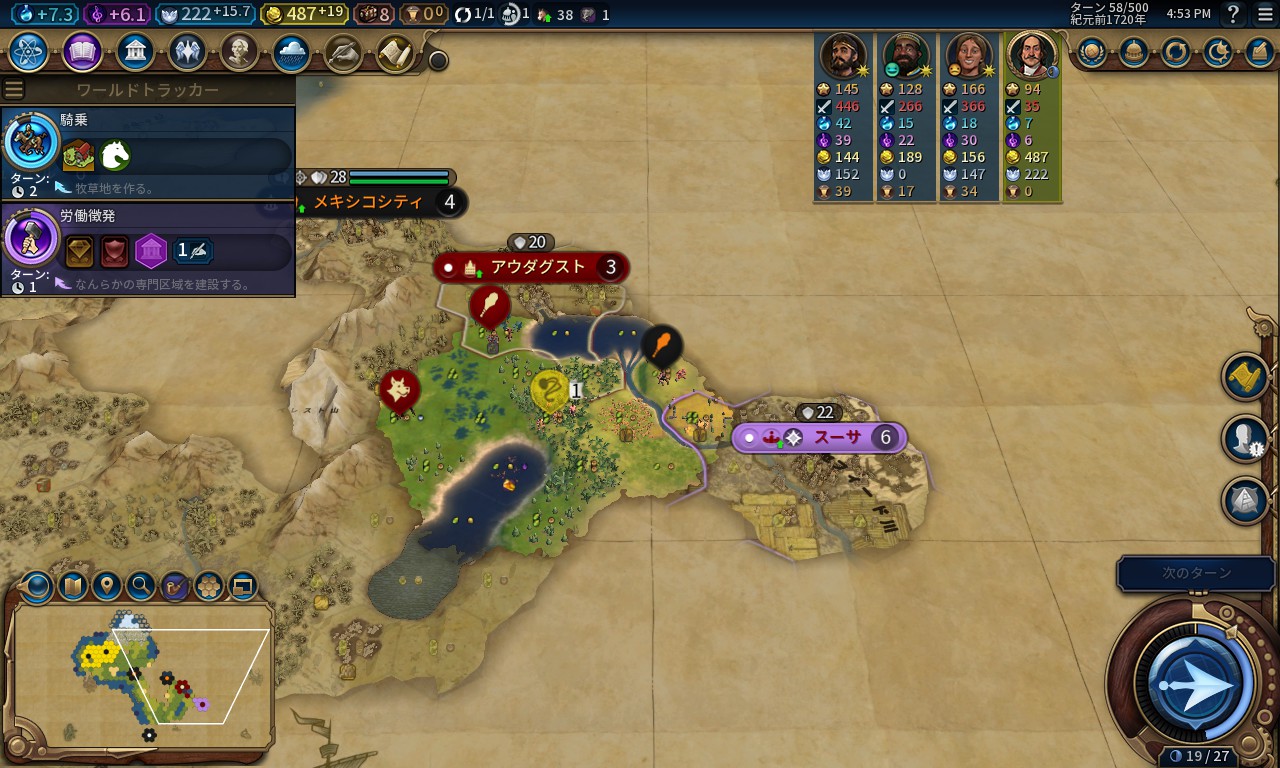This screenshot has height=768, width=1280.
Task: Select the purple civic in progress entry
Action: 148,249
